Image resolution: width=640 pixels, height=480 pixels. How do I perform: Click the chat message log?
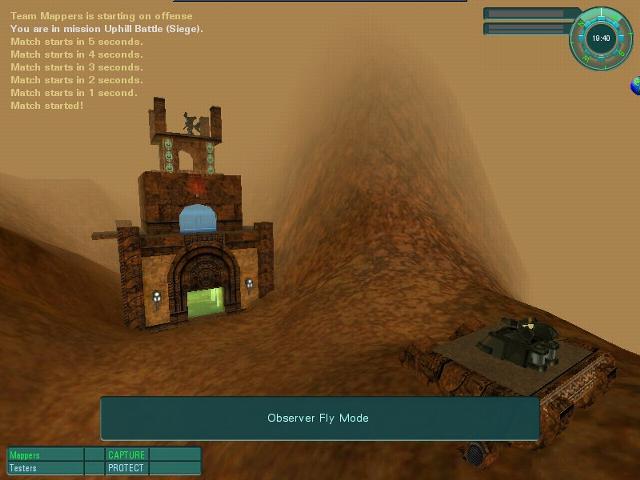[x=105, y=61]
